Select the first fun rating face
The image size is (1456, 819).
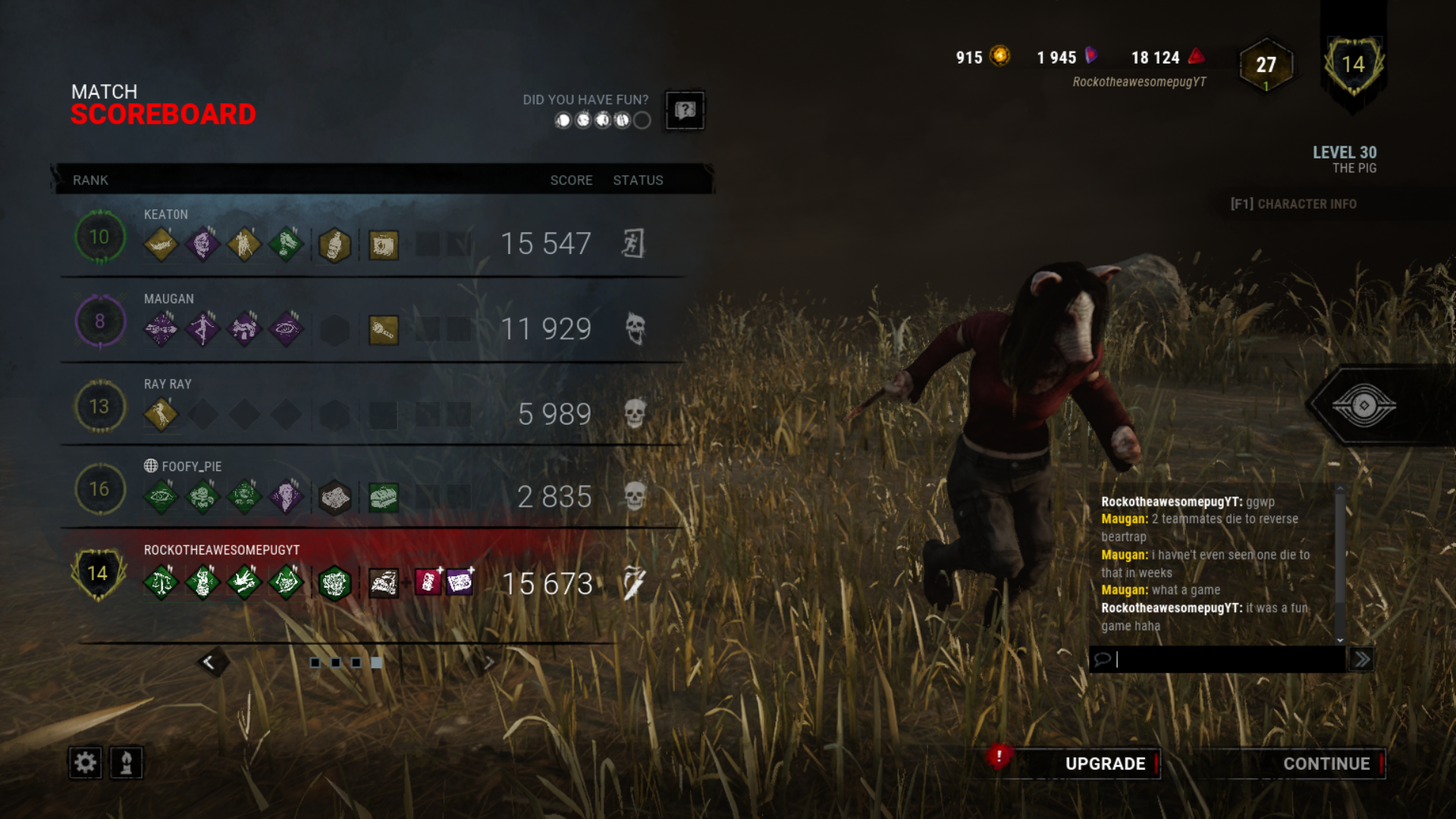563,120
